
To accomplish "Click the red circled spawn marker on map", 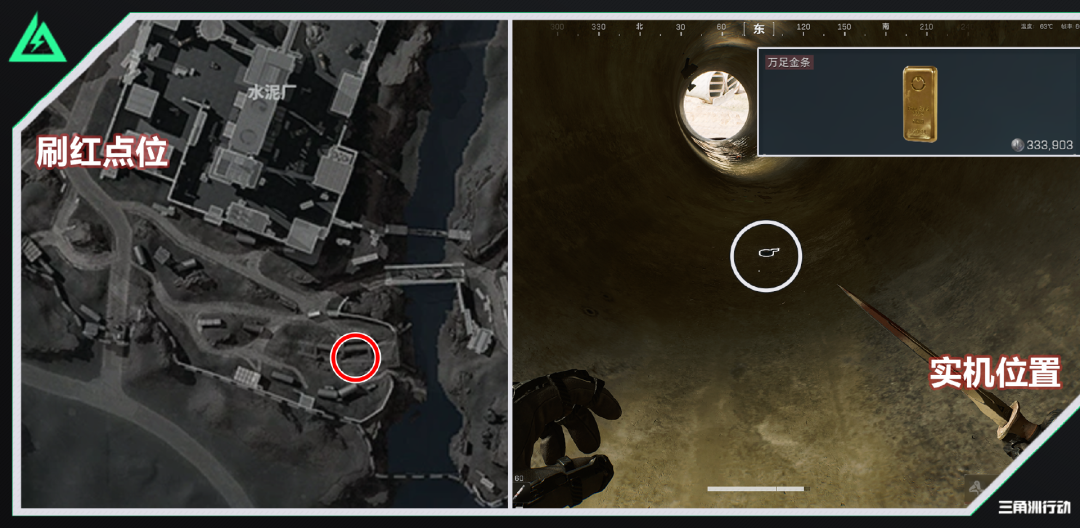I will [355, 357].
